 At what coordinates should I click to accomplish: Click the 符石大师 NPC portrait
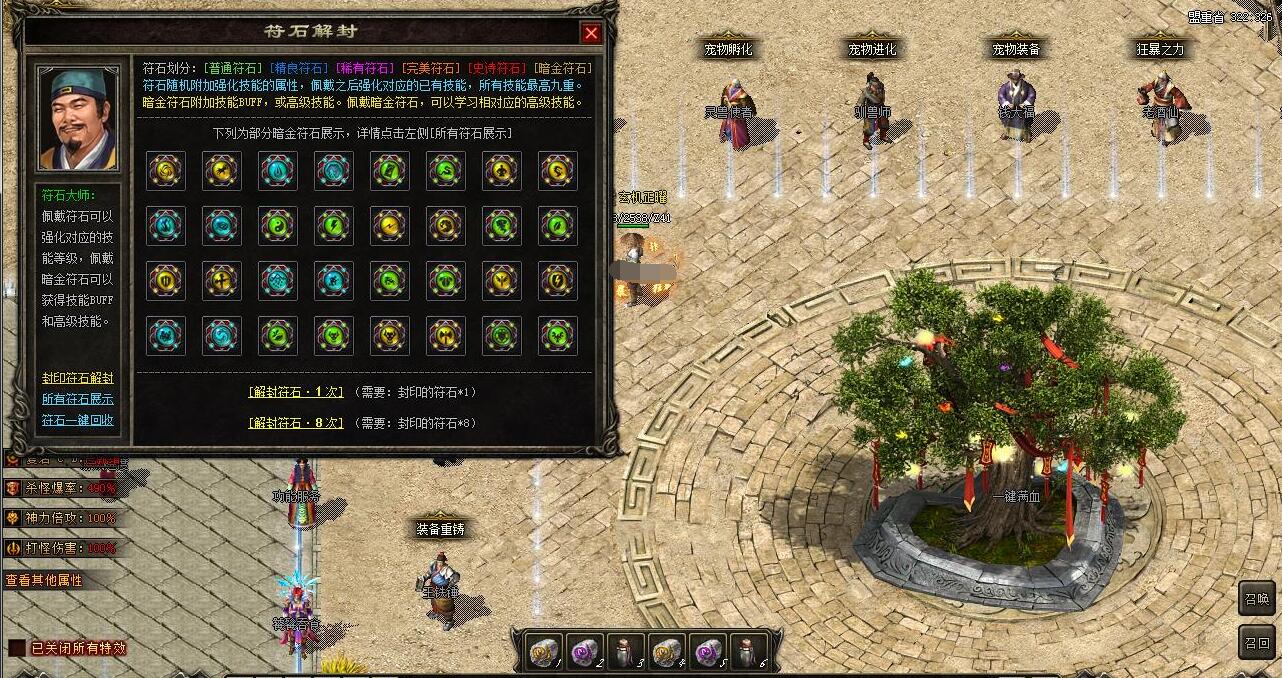78,119
